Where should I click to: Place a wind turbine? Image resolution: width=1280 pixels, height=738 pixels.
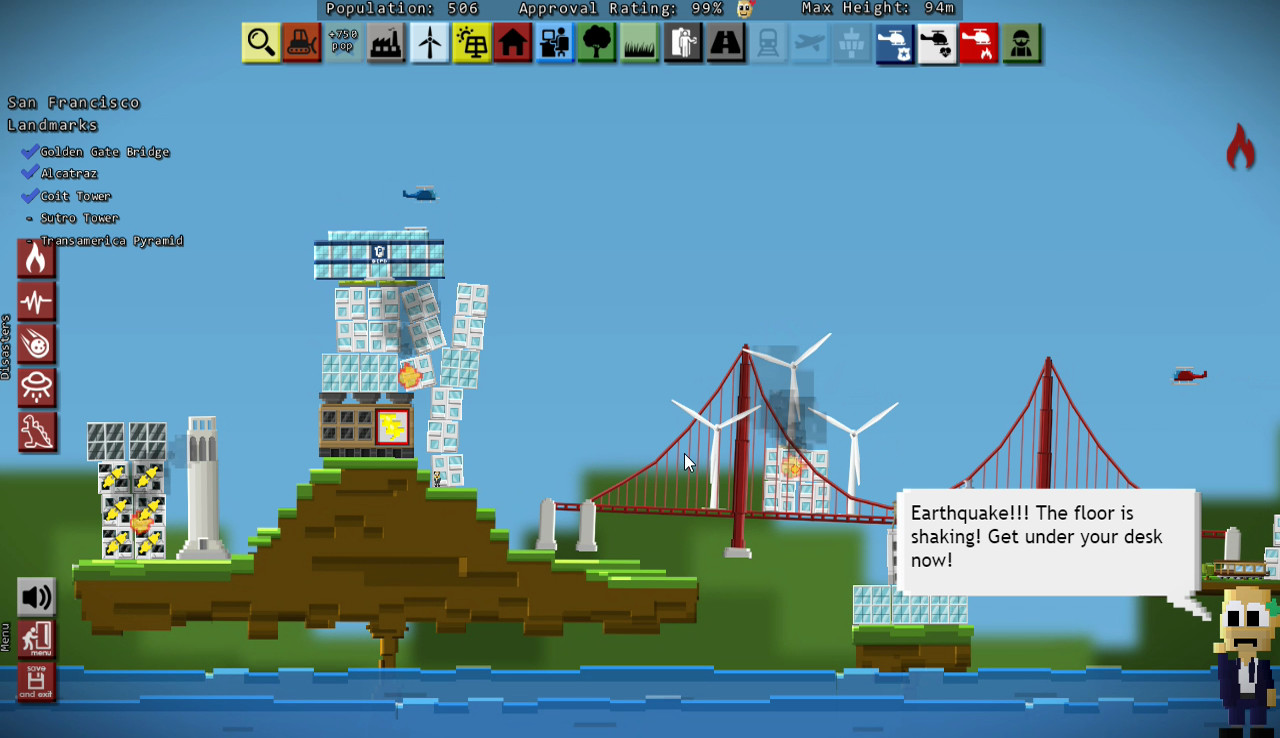click(x=429, y=43)
